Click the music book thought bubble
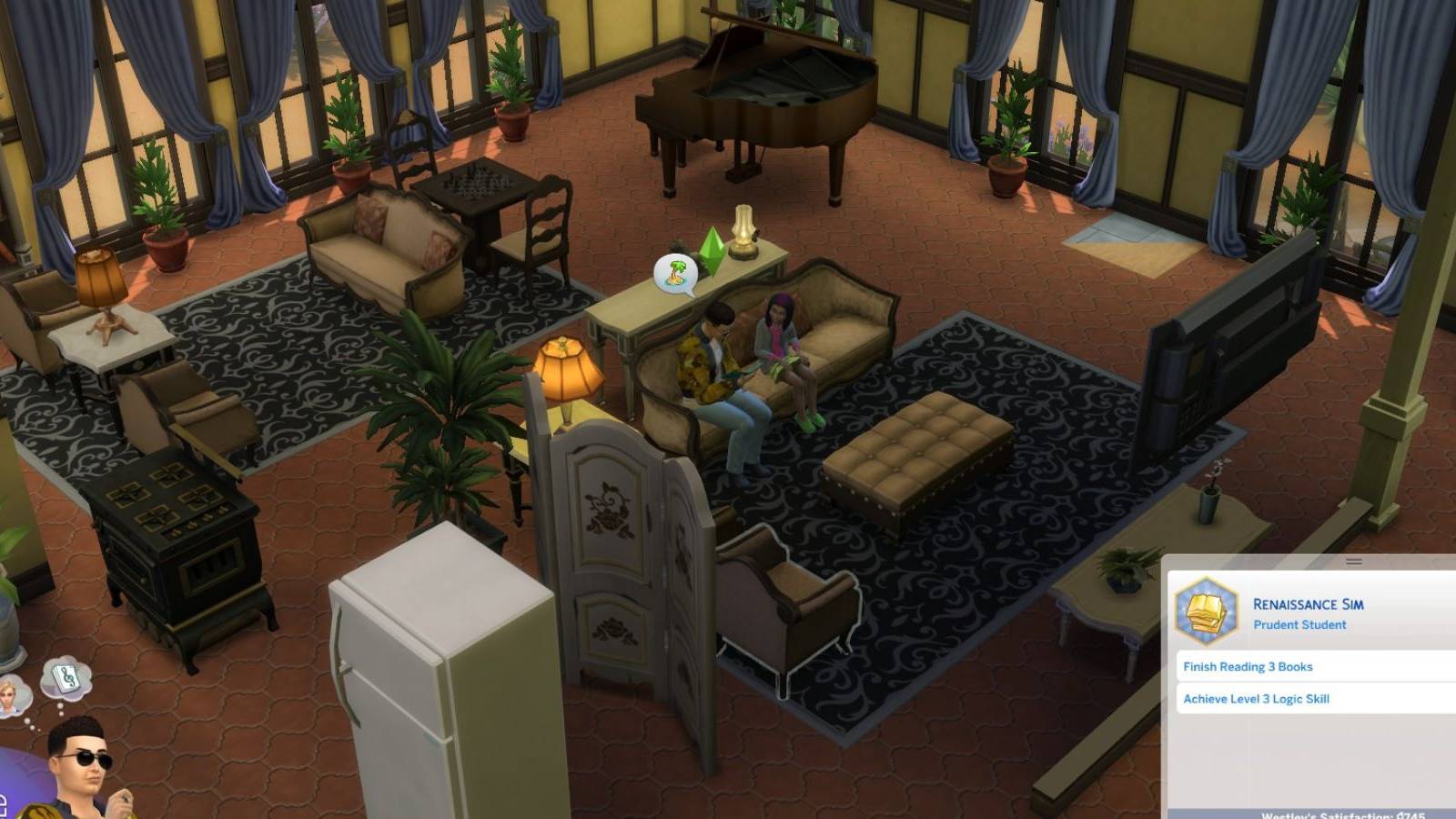 click(66, 675)
